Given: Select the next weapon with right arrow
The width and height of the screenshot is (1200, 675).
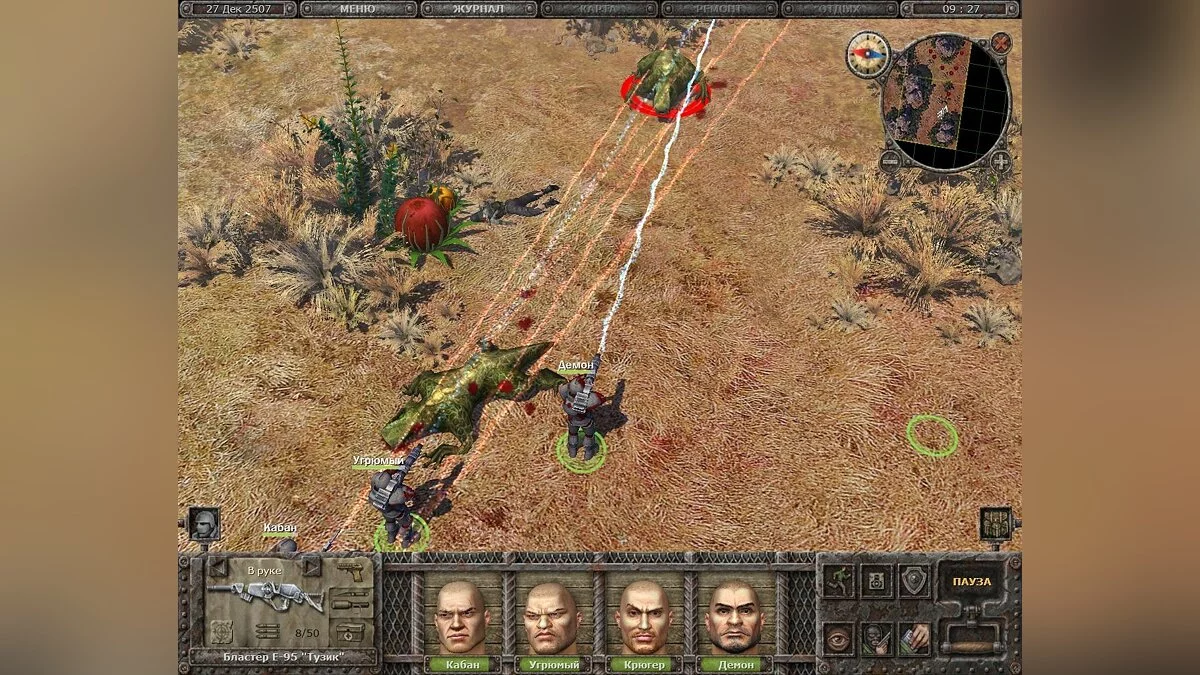Looking at the screenshot, I should tap(311, 567).
